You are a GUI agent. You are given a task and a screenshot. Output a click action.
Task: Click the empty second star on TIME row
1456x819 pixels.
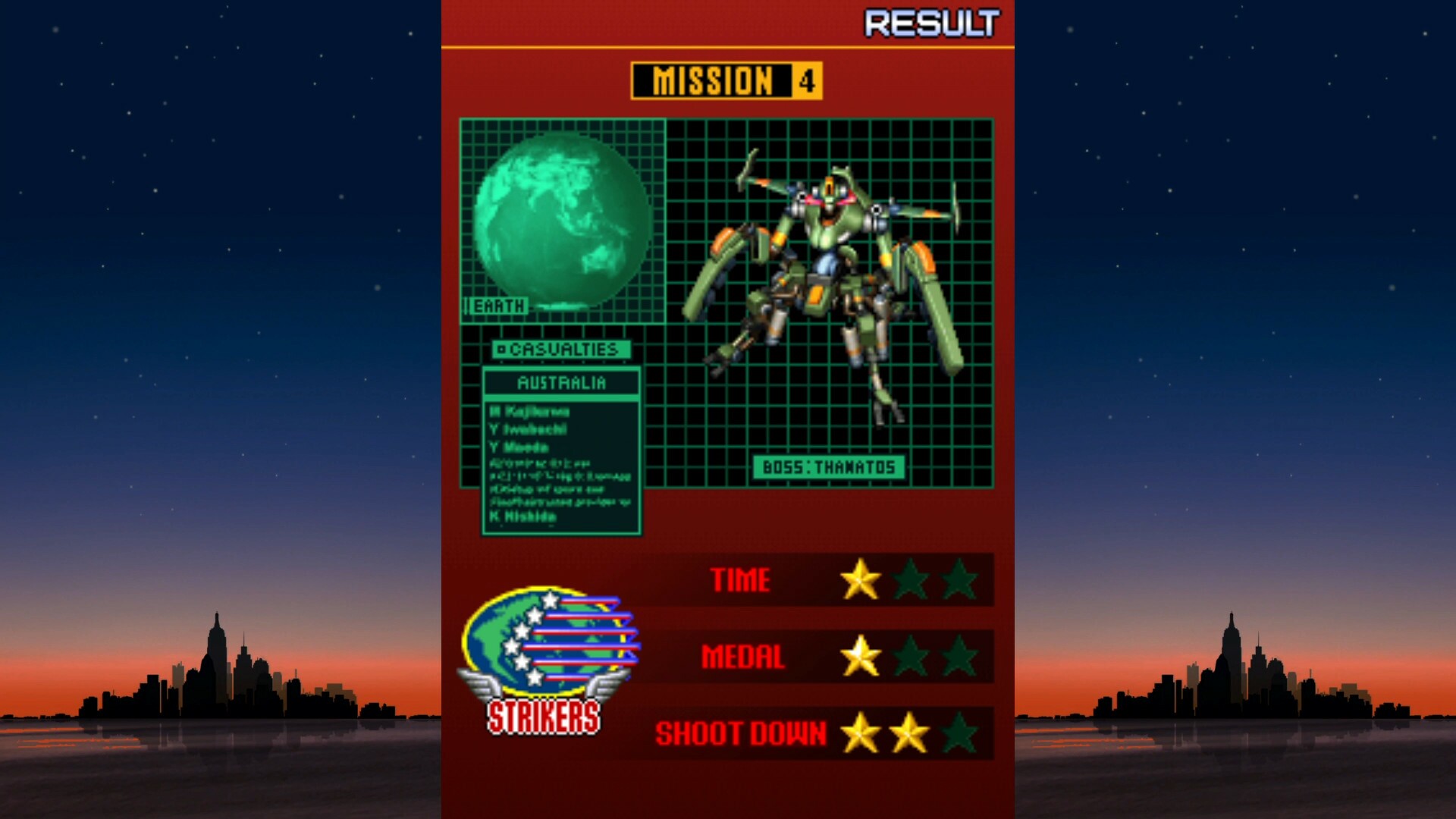click(910, 579)
